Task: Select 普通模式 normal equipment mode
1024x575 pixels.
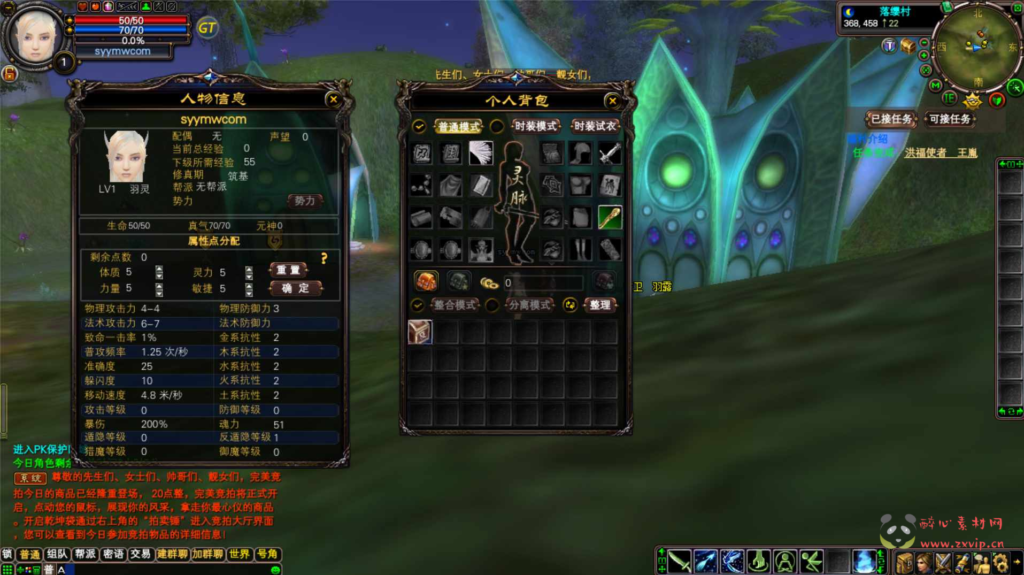Action: (x=458, y=127)
